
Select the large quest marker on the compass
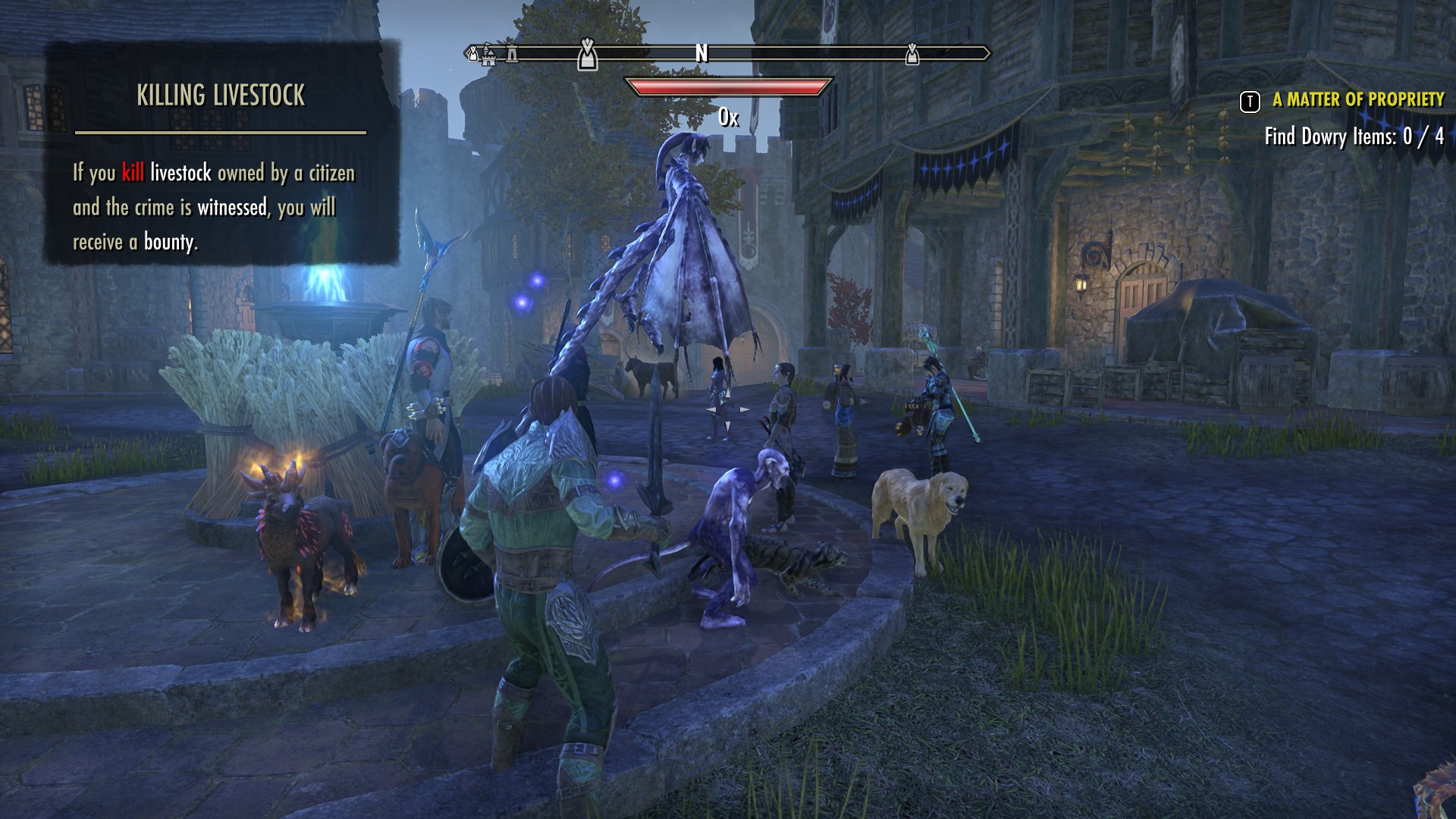[x=587, y=54]
